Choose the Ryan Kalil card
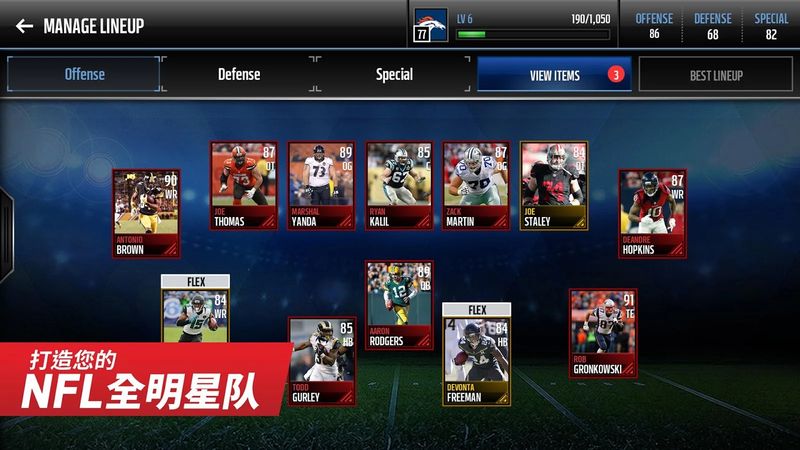Viewport: 800px width, 450px height. coord(399,186)
